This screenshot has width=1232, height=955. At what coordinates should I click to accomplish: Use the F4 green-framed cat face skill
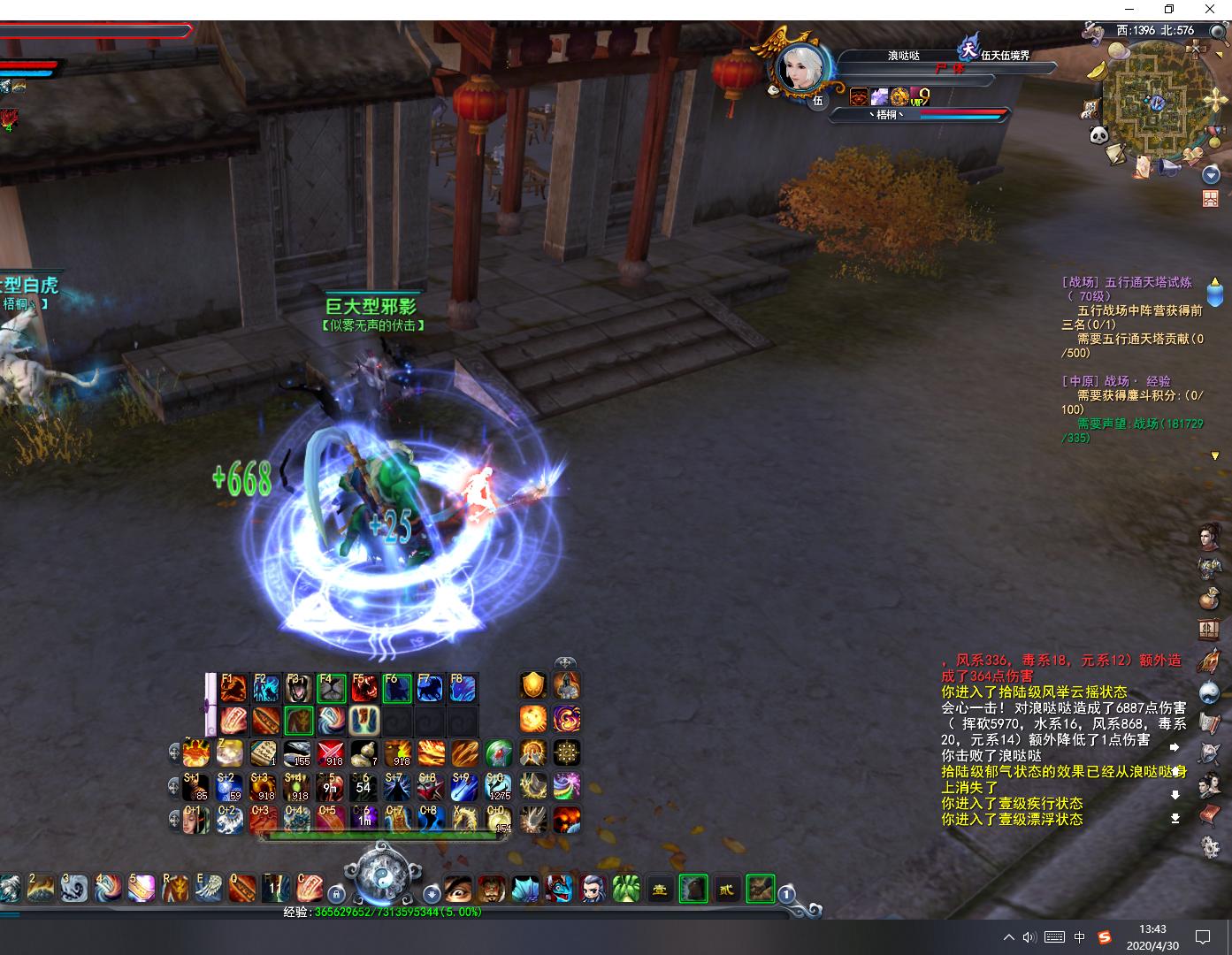coord(331,688)
